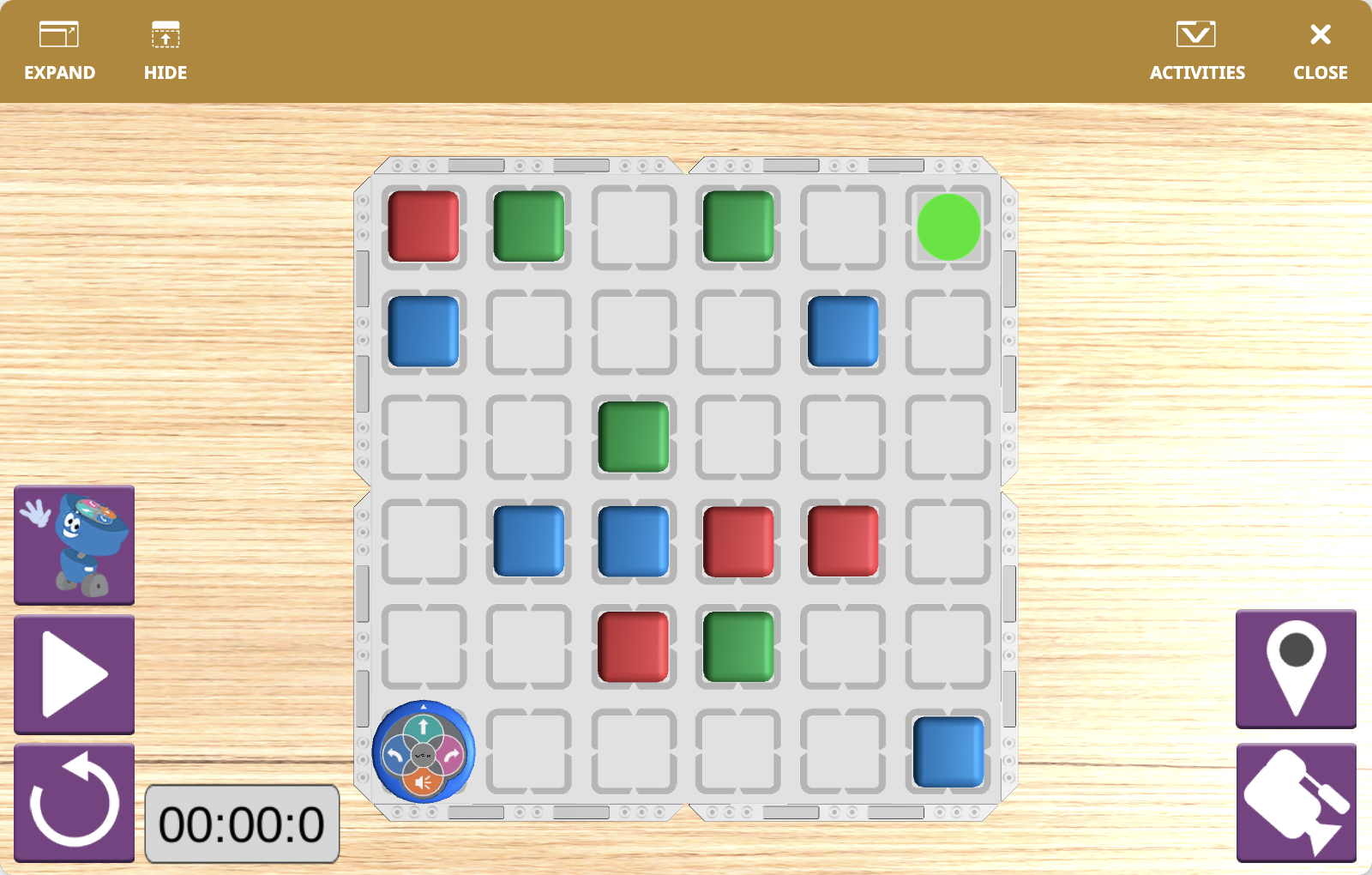Image resolution: width=1372 pixels, height=875 pixels.
Task: Click the waving robot character button
Action: (x=75, y=546)
